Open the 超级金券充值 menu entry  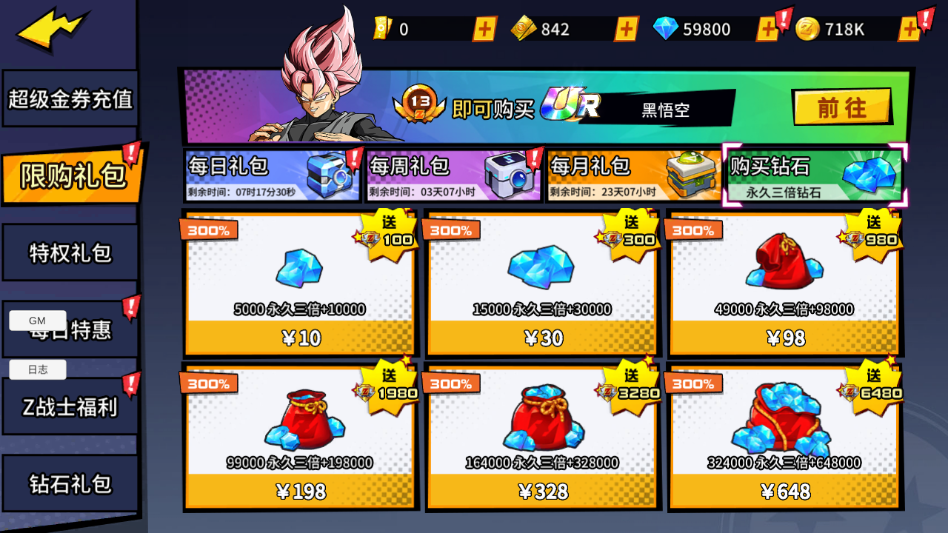point(70,99)
